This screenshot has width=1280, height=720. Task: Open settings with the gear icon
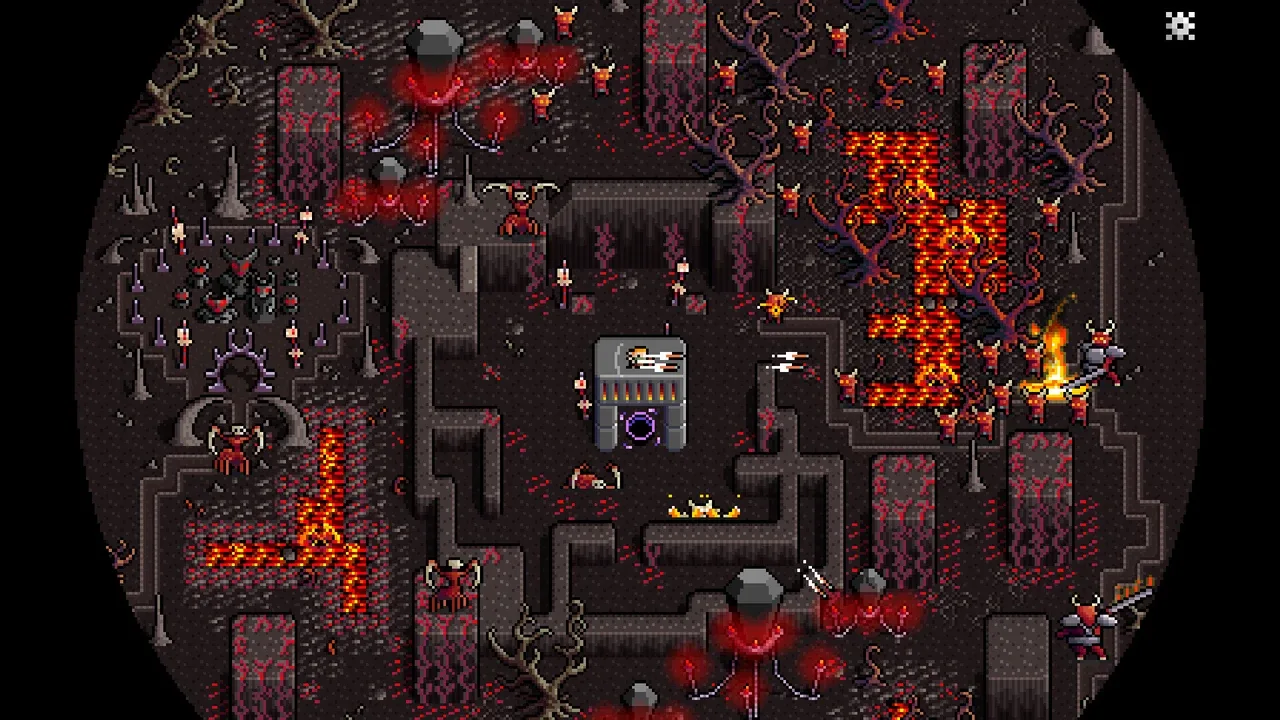point(1181,27)
